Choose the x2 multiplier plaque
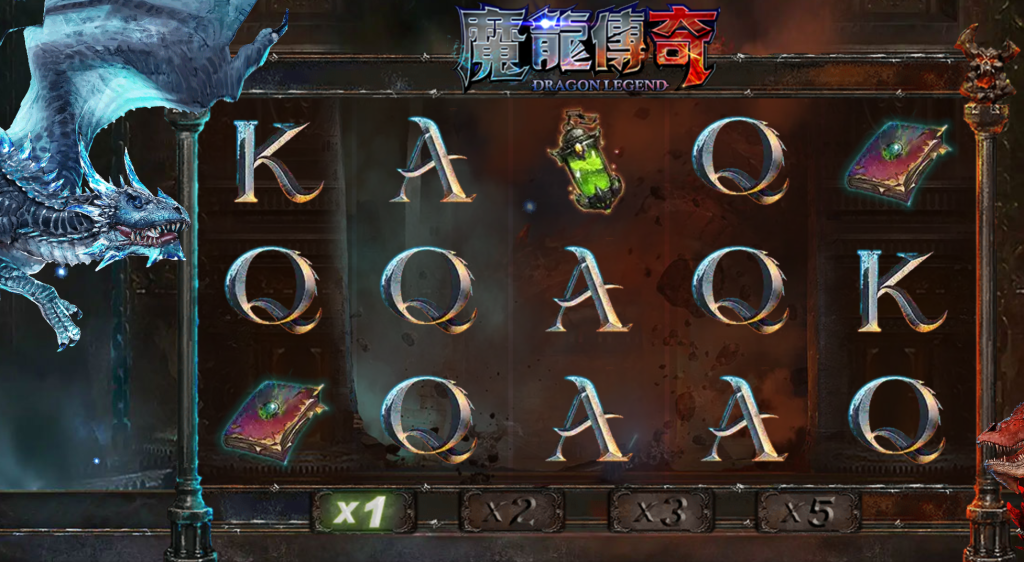 511,512
